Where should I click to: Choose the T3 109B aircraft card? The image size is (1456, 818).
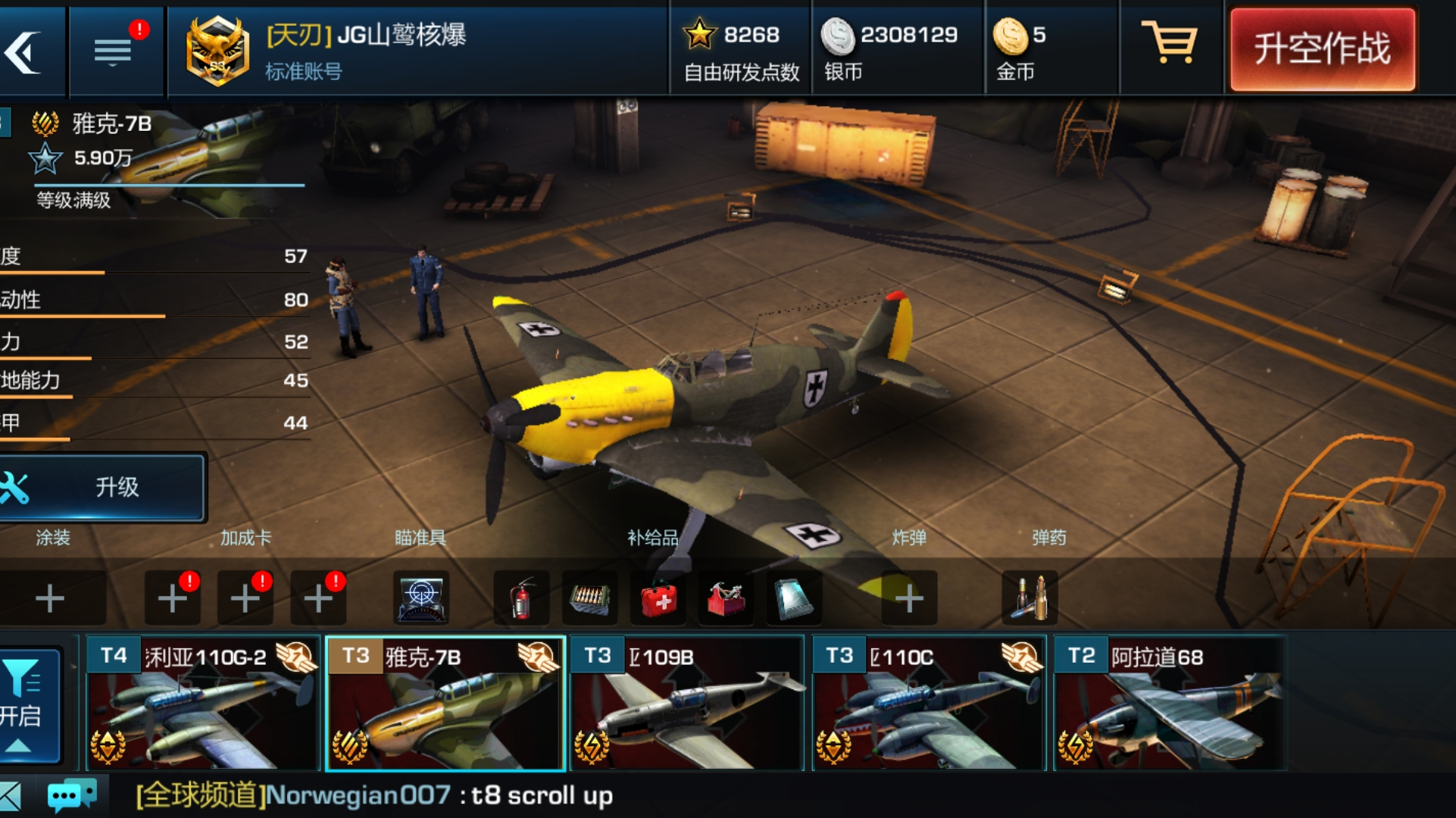click(x=686, y=703)
